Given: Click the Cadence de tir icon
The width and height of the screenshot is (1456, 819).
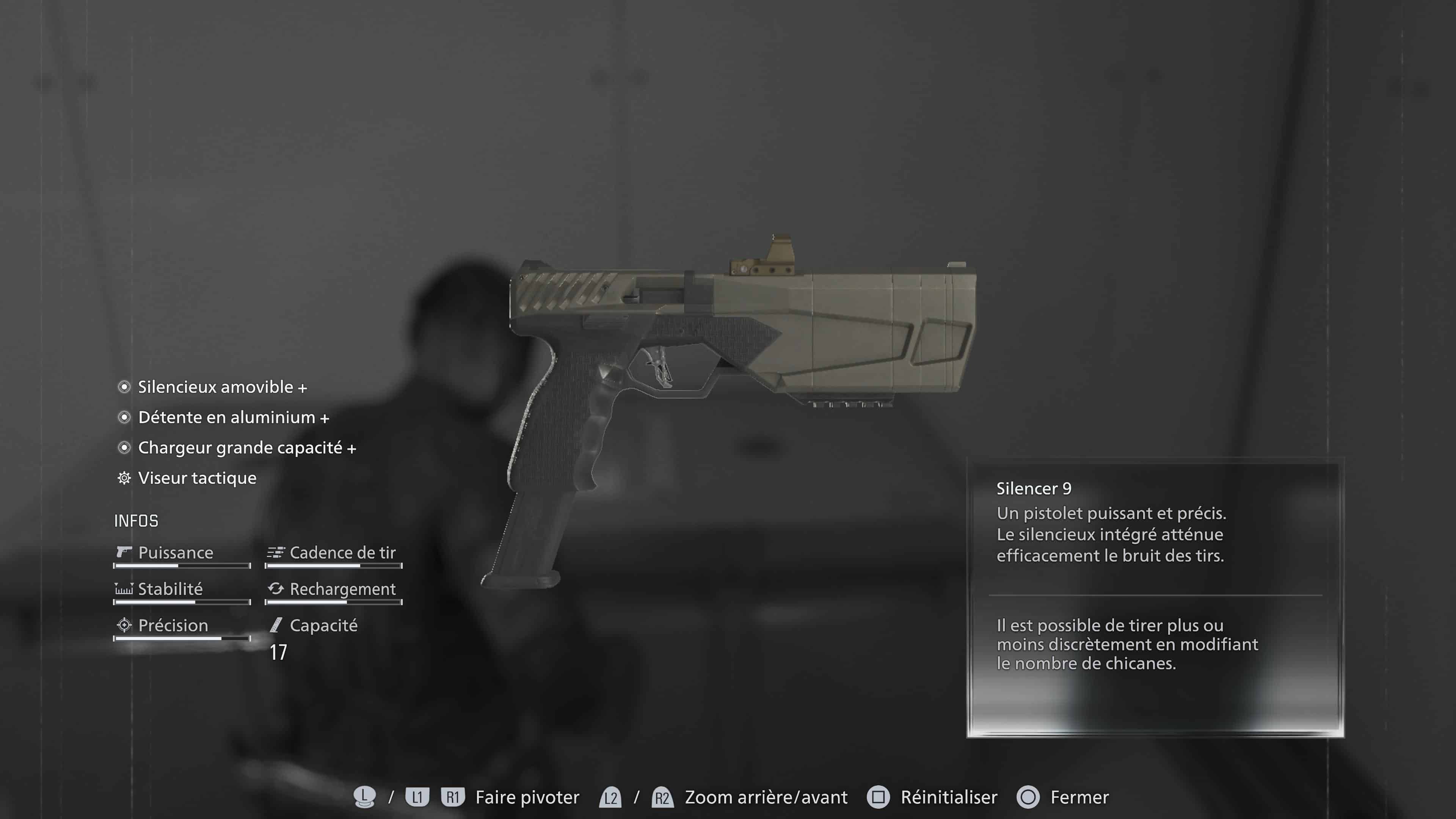Looking at the screenshot, I should [x=275, y=553].
